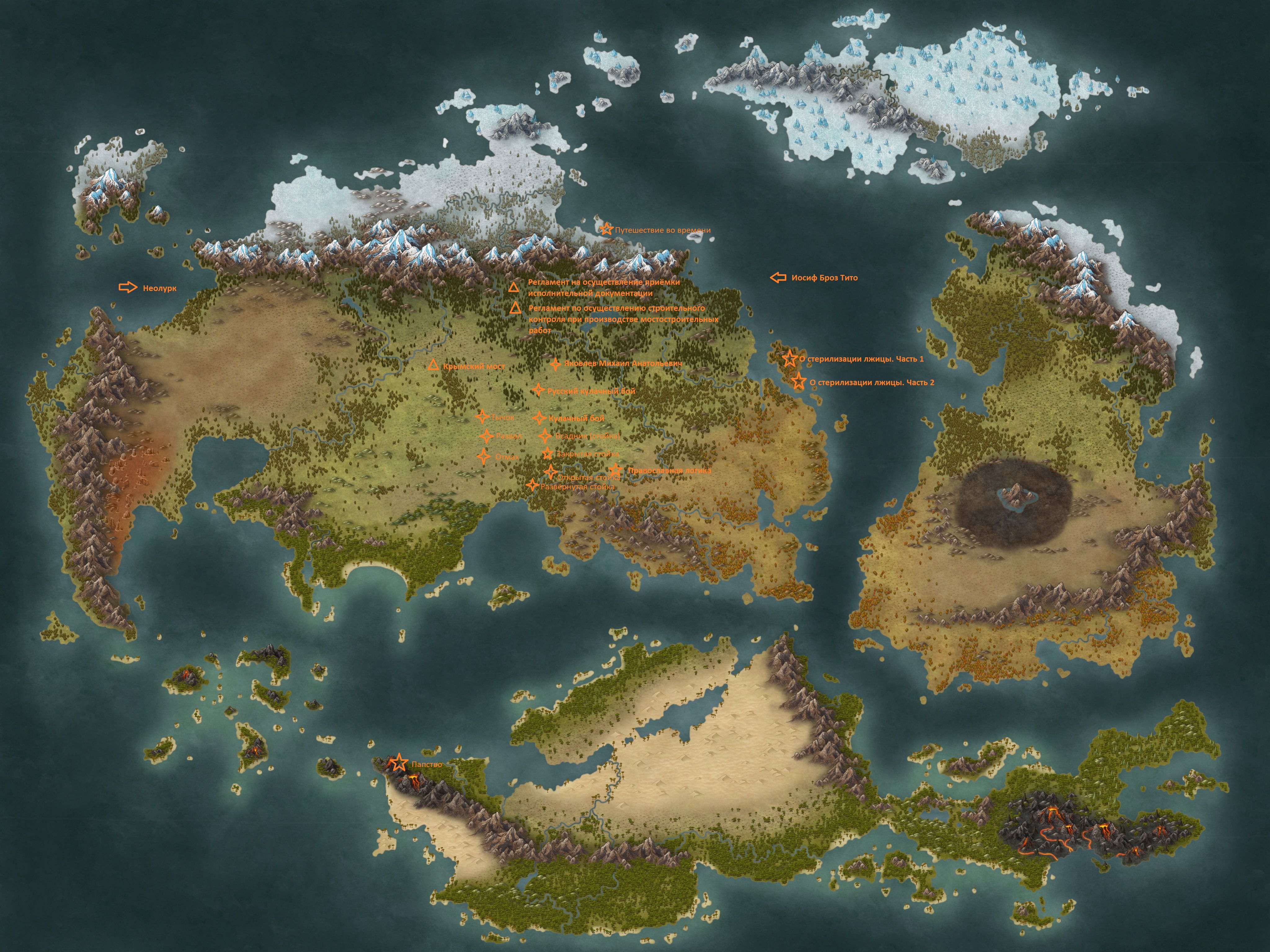Click the Крымский мост triangle marker
The height and width of the screenshot is (952, 1270).
[433, 365]
